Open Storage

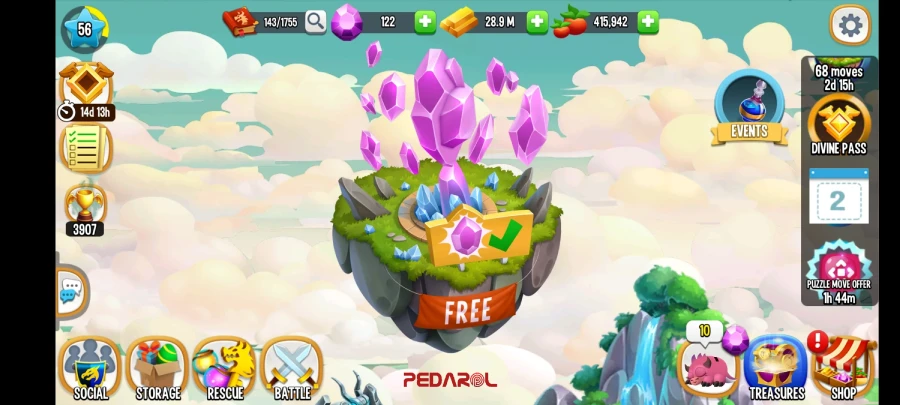(x=158, y=368)
